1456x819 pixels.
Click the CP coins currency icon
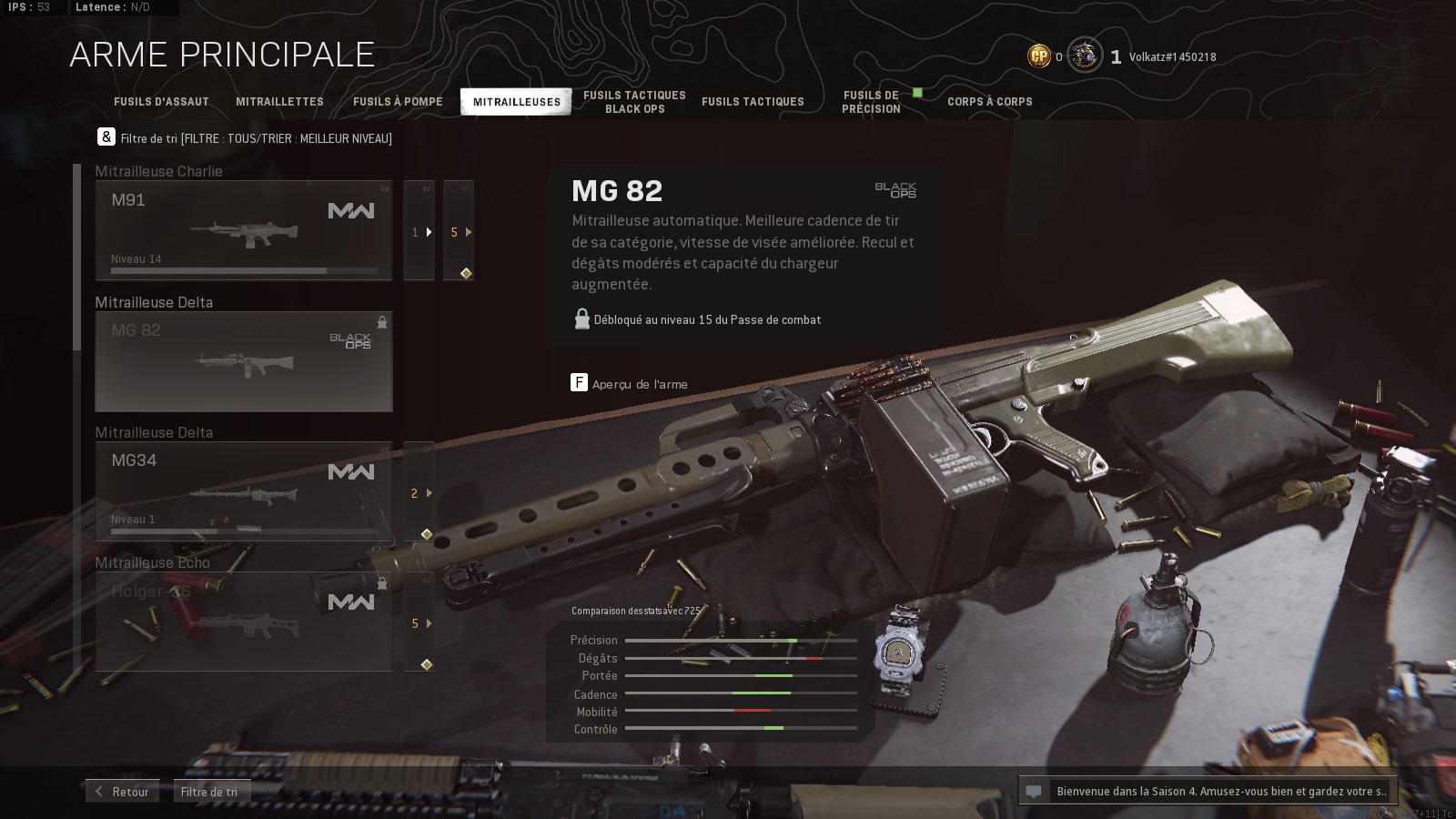(1037, 56)
